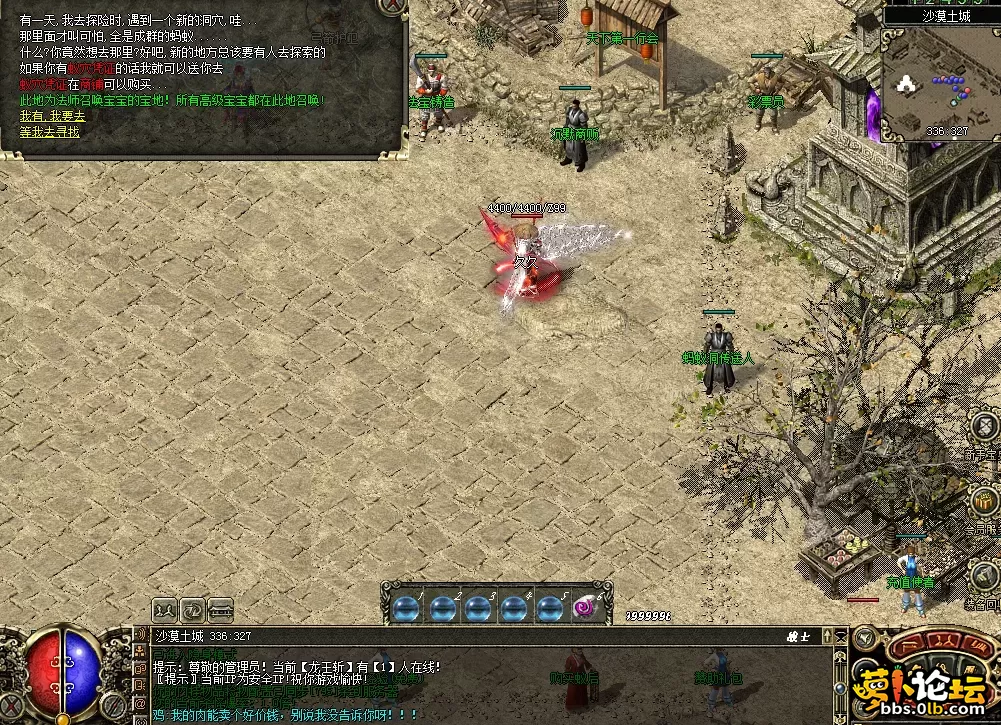Close the NPC dialogue panel
The height and width of the screenshot is (725, 1001).
395,5
